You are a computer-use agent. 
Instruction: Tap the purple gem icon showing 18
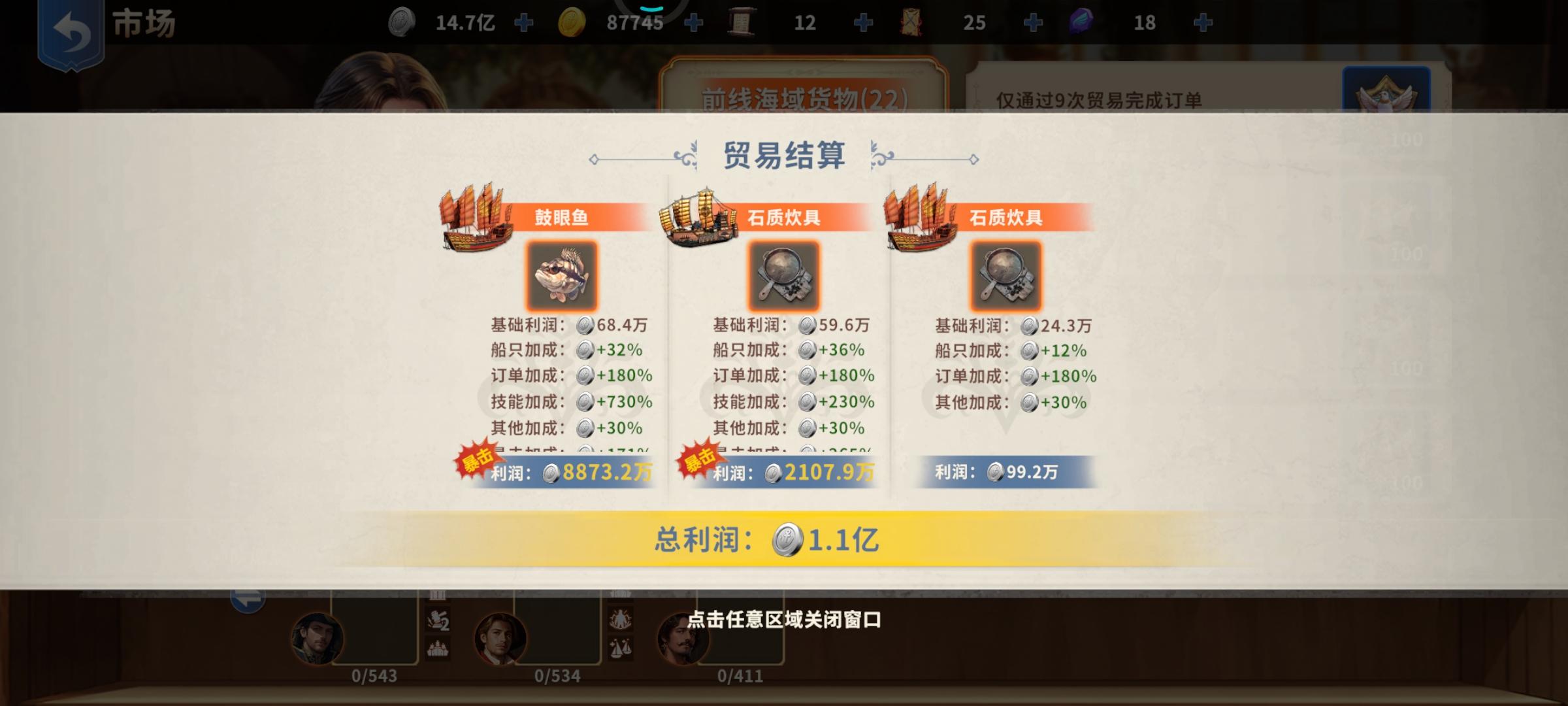[x=1081, y=22]
